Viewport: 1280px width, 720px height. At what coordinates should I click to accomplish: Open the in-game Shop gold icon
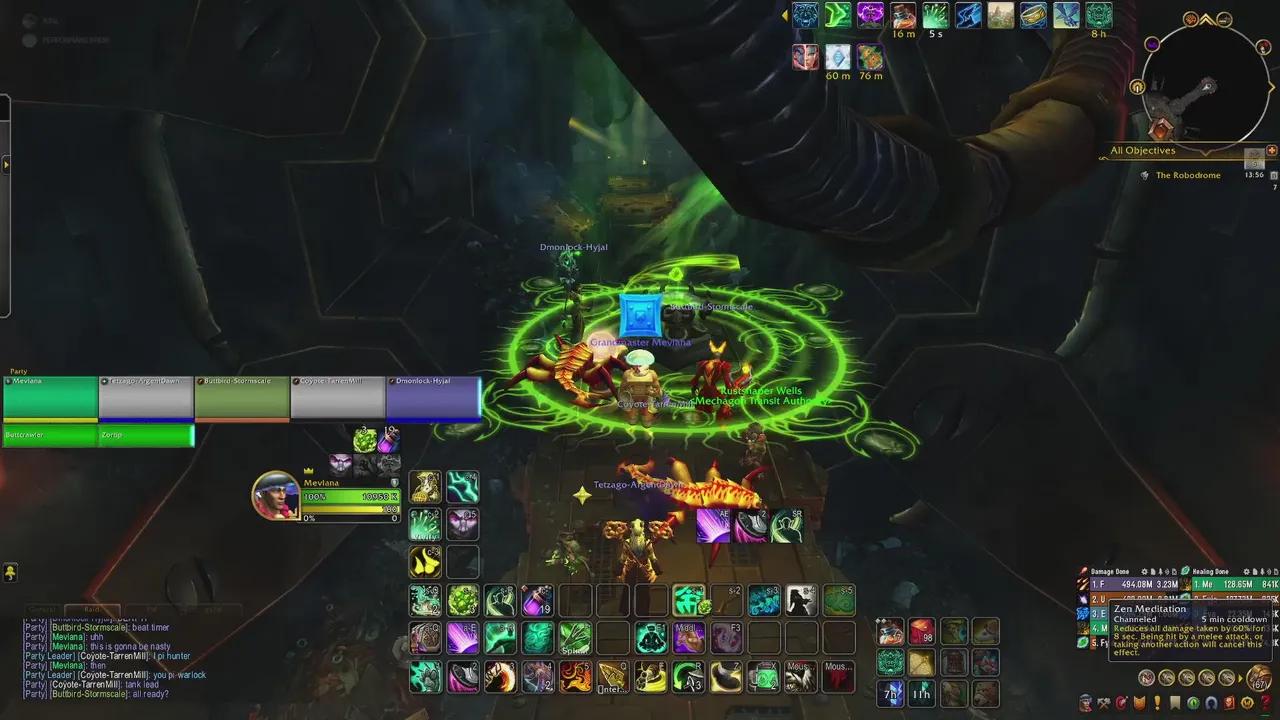coord(1246,705)
